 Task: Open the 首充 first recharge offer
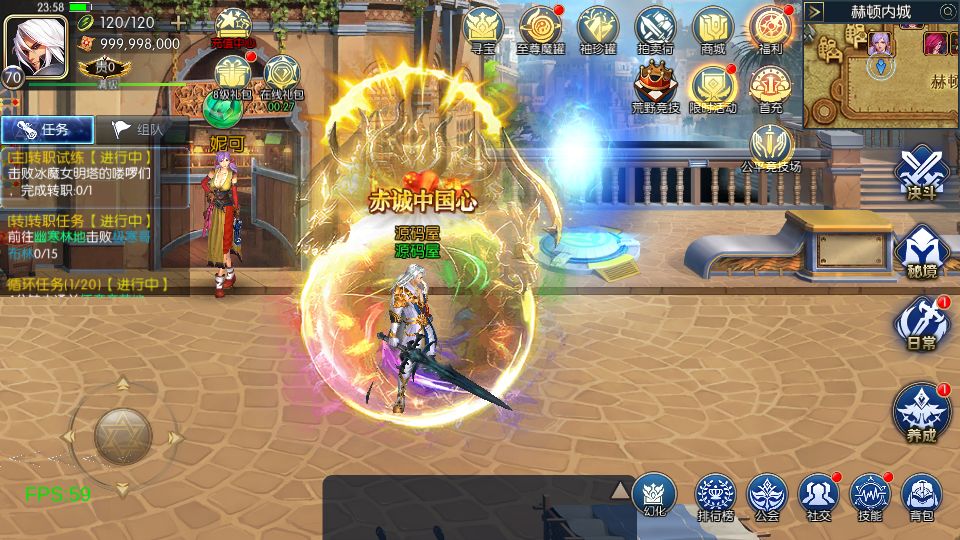coord(771,86)
